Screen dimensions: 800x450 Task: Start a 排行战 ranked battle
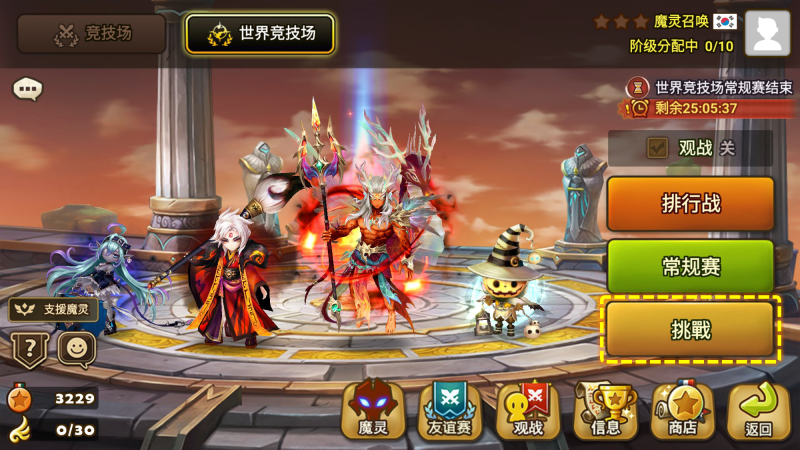click(690, 204)
